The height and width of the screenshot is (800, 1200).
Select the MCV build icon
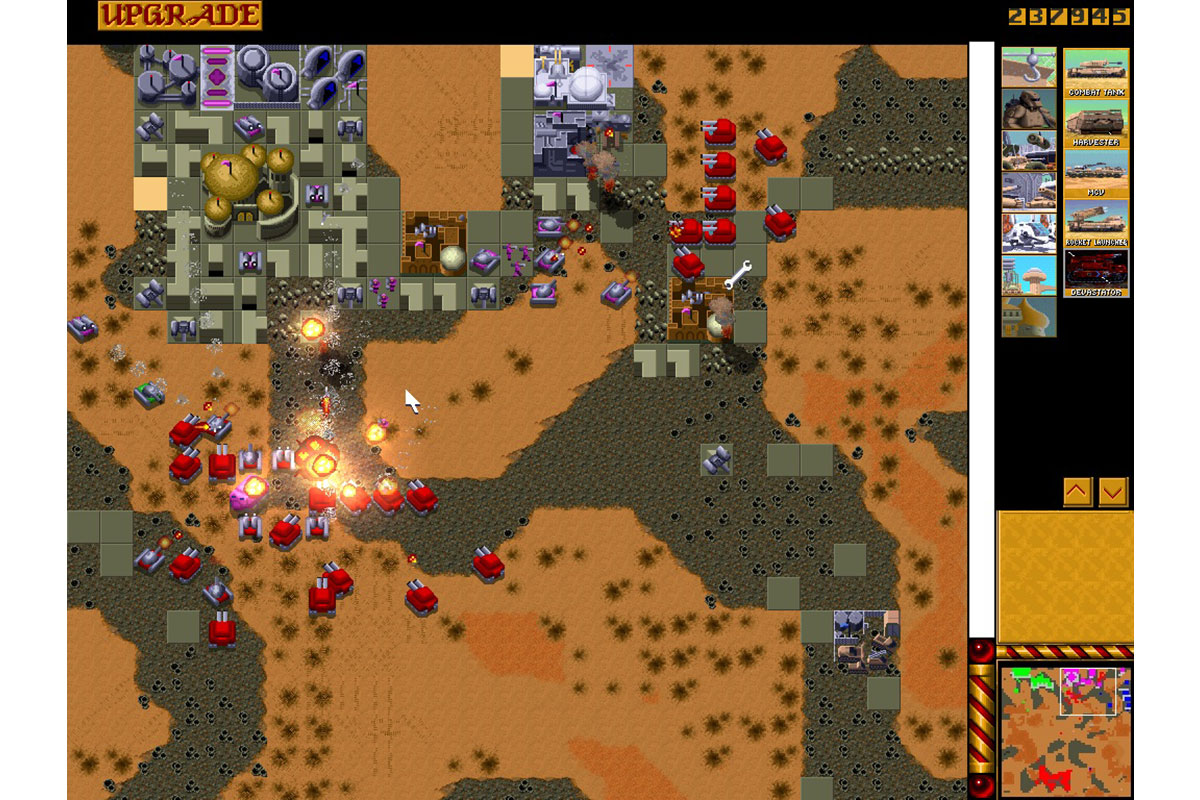tap(1096, 174)
